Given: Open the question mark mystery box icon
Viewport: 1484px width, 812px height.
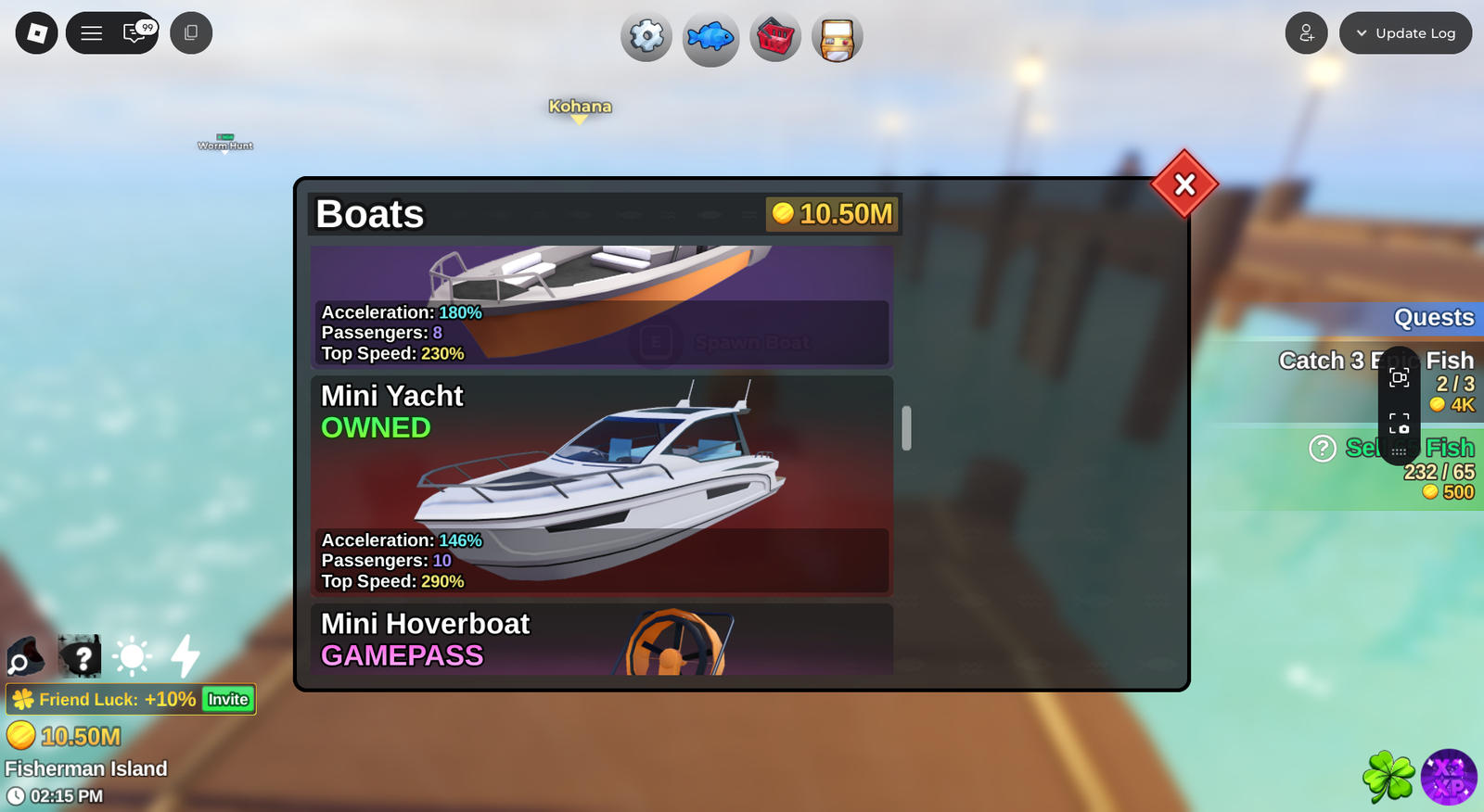Looking at the screenshot, I should (80, 657).
